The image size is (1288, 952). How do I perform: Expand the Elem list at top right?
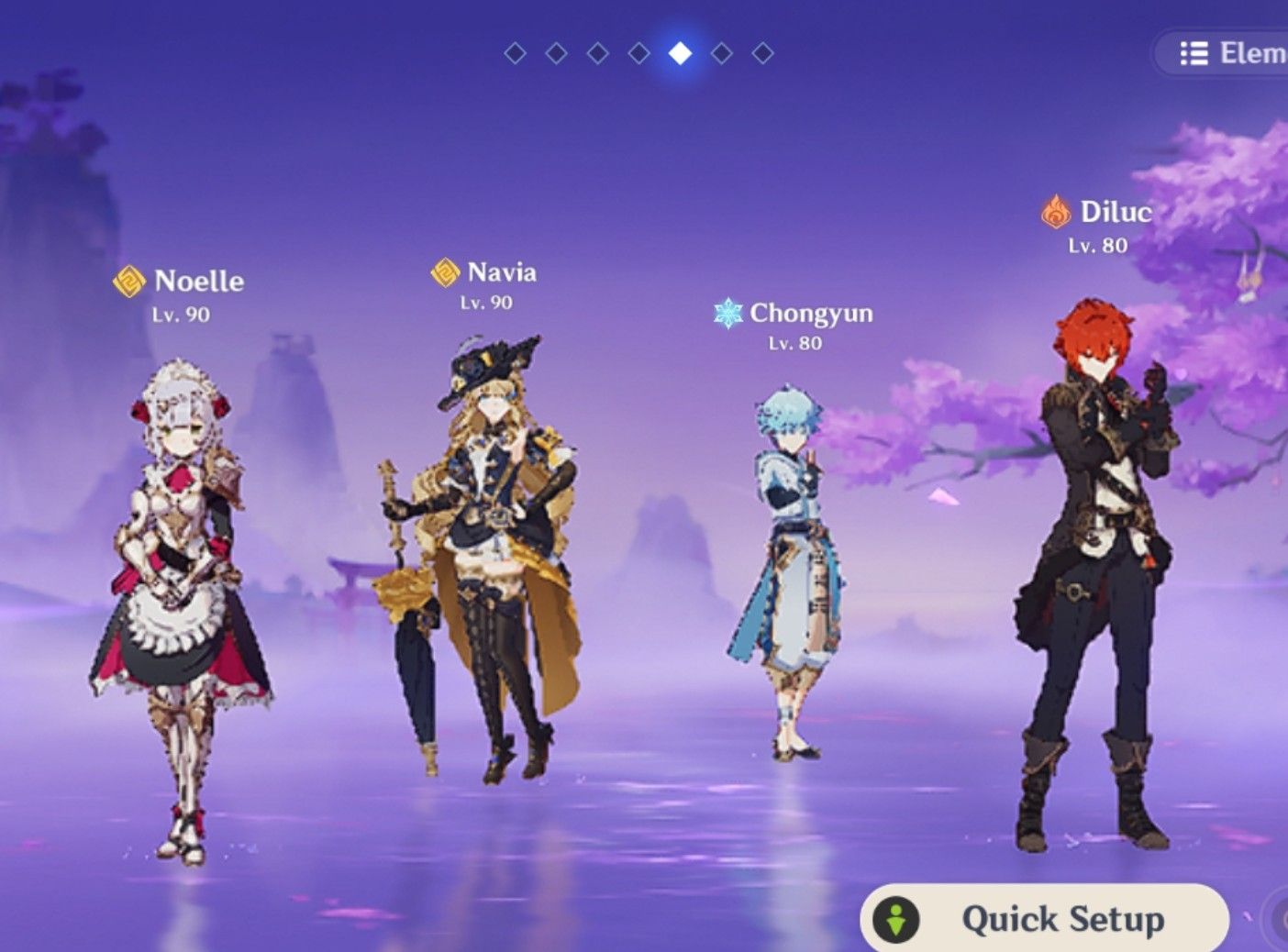tap(1229, 53)
